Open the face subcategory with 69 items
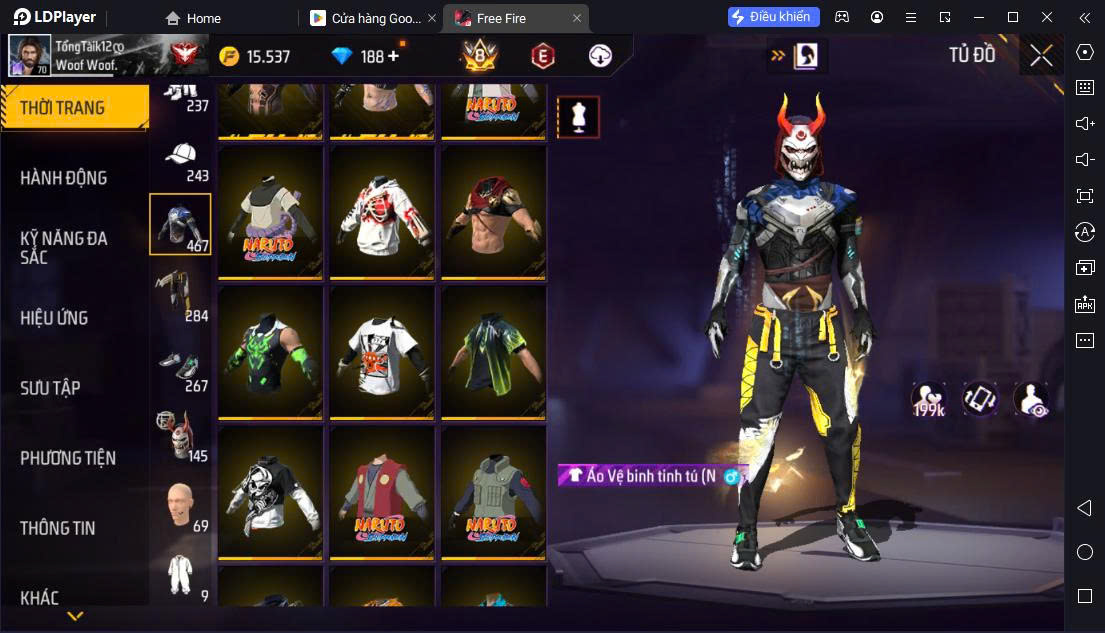 point(181,507)
